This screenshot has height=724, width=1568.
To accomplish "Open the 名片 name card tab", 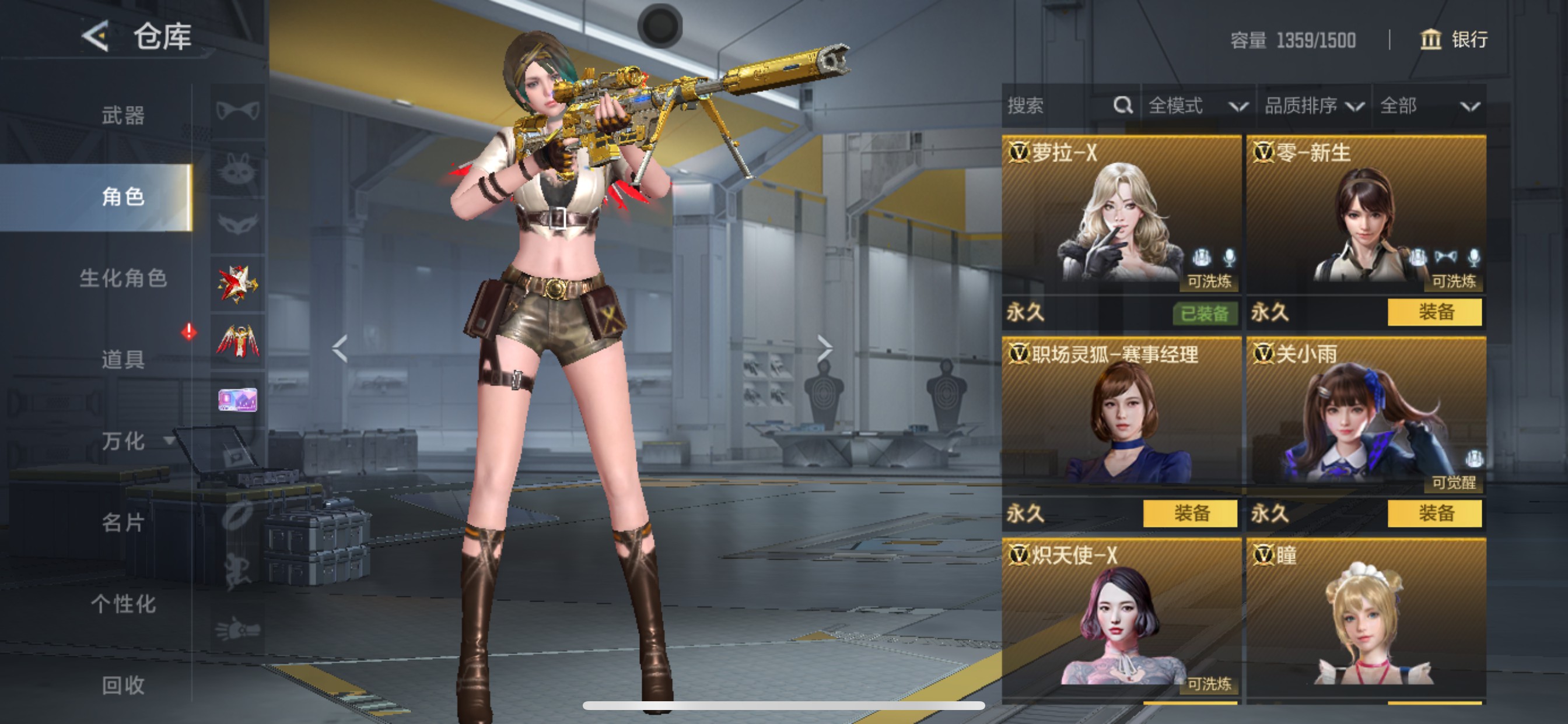I will click(x=123, y=522).
